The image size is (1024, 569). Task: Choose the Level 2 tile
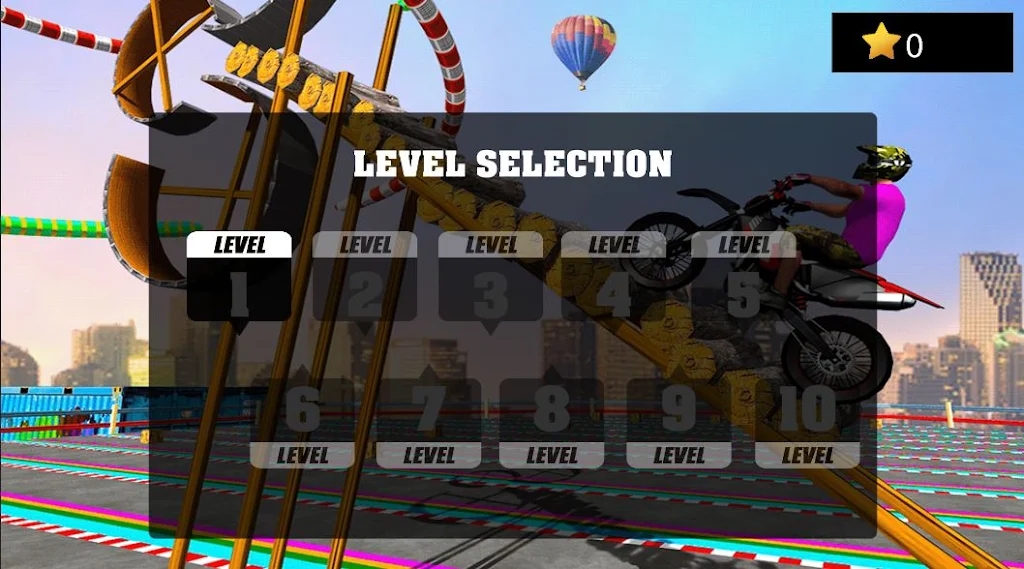(365, 277)
